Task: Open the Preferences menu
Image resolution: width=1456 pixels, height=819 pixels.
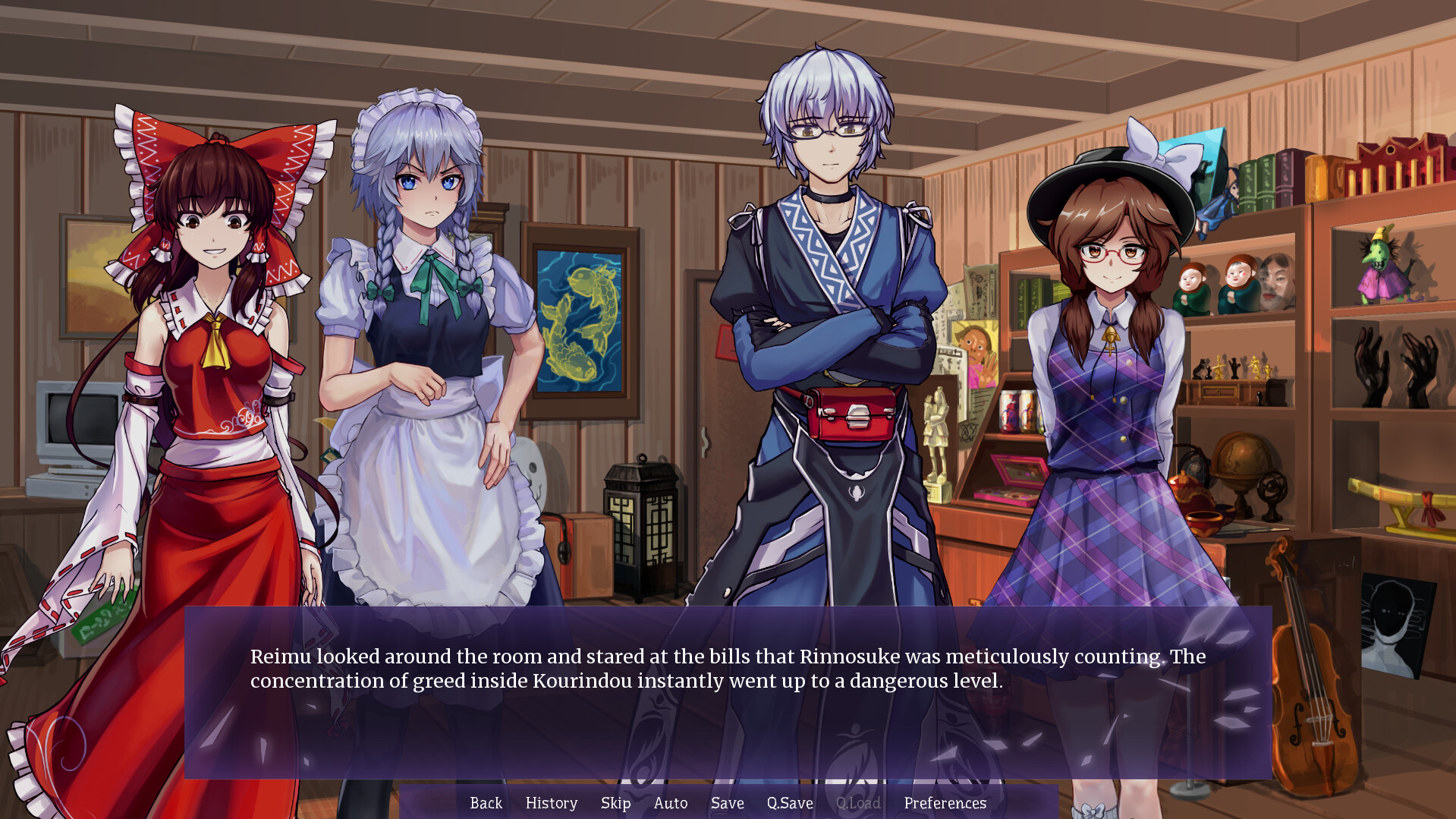Action: tap(945, 803)
